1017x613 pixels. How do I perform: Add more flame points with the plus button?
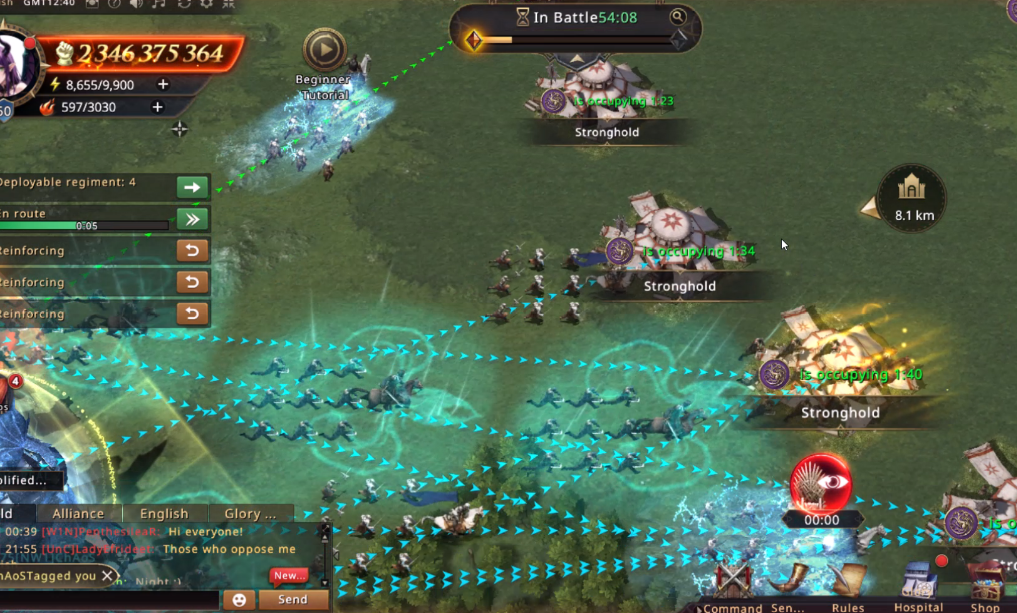pos(157,107)
